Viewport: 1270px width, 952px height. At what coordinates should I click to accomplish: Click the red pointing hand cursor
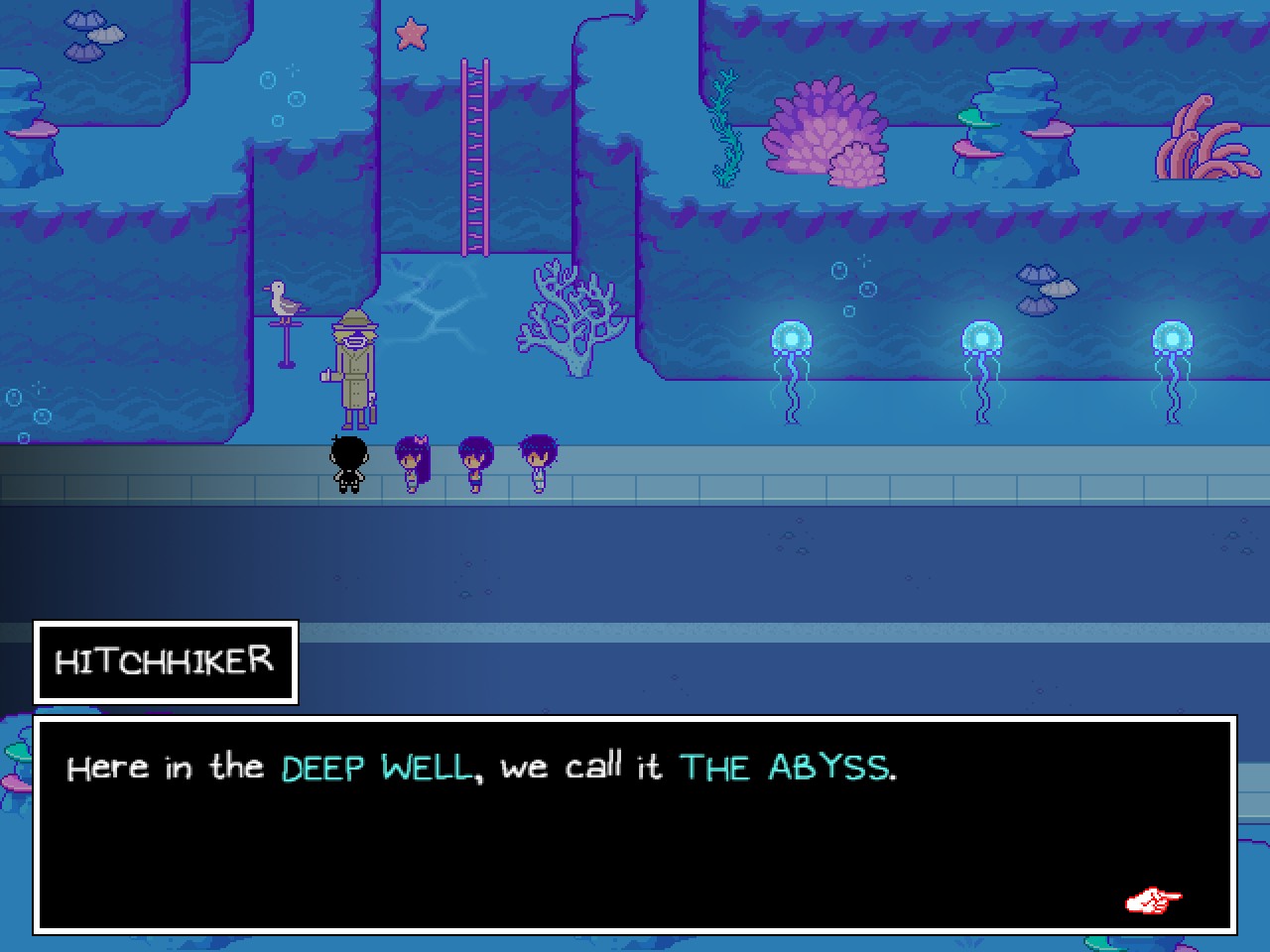[1152, 900]
